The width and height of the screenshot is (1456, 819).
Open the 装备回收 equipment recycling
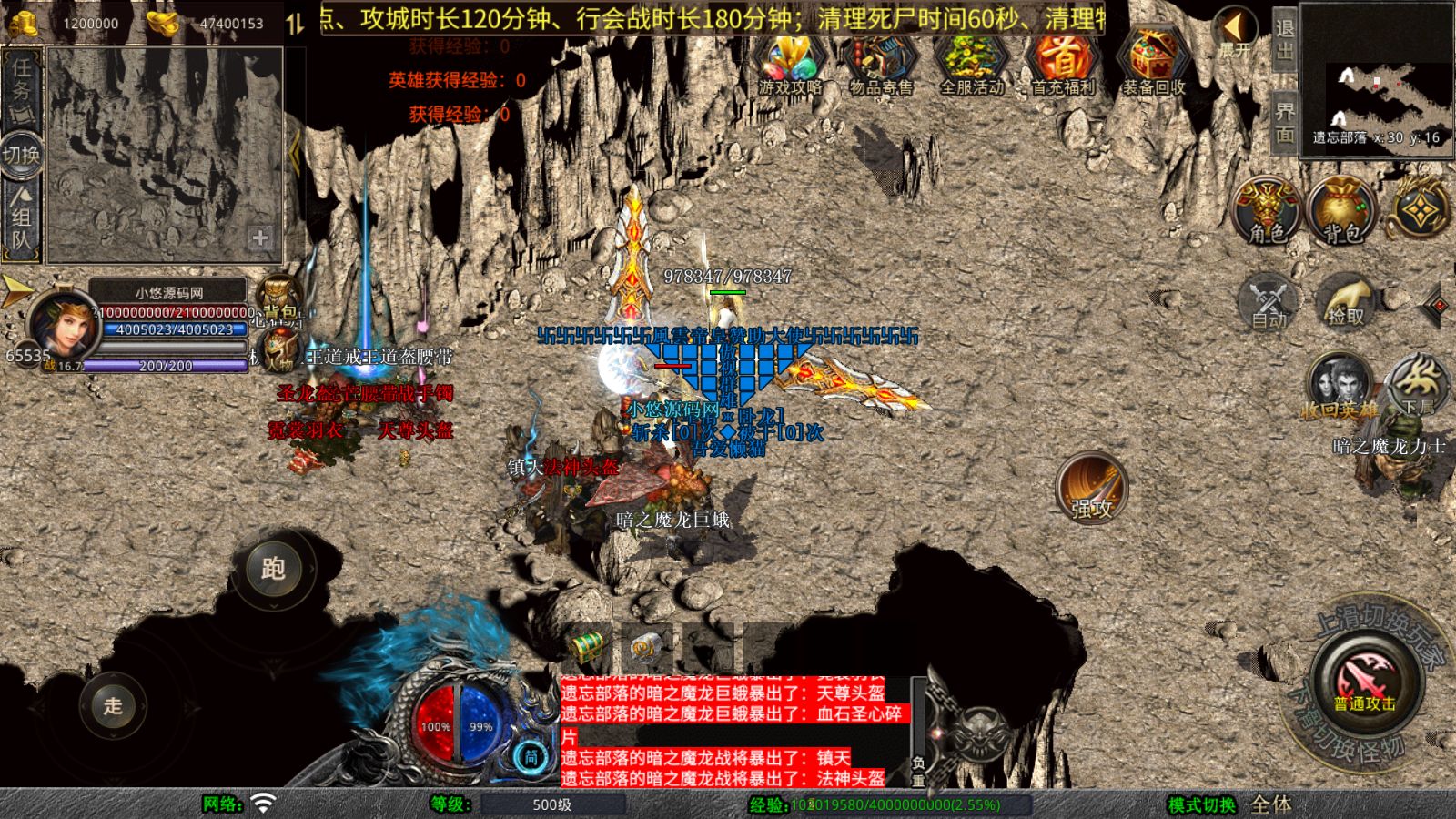point(1153,64)
